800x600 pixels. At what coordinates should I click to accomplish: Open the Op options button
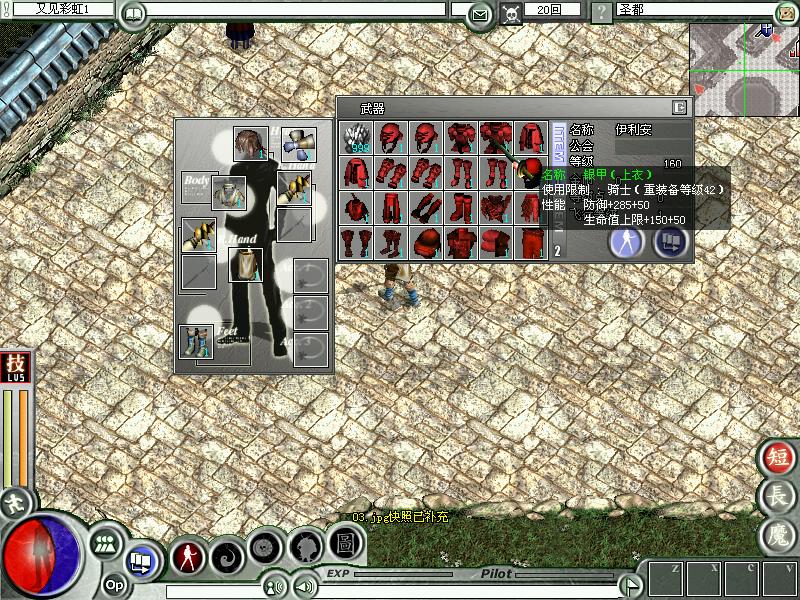click(115, 585)
